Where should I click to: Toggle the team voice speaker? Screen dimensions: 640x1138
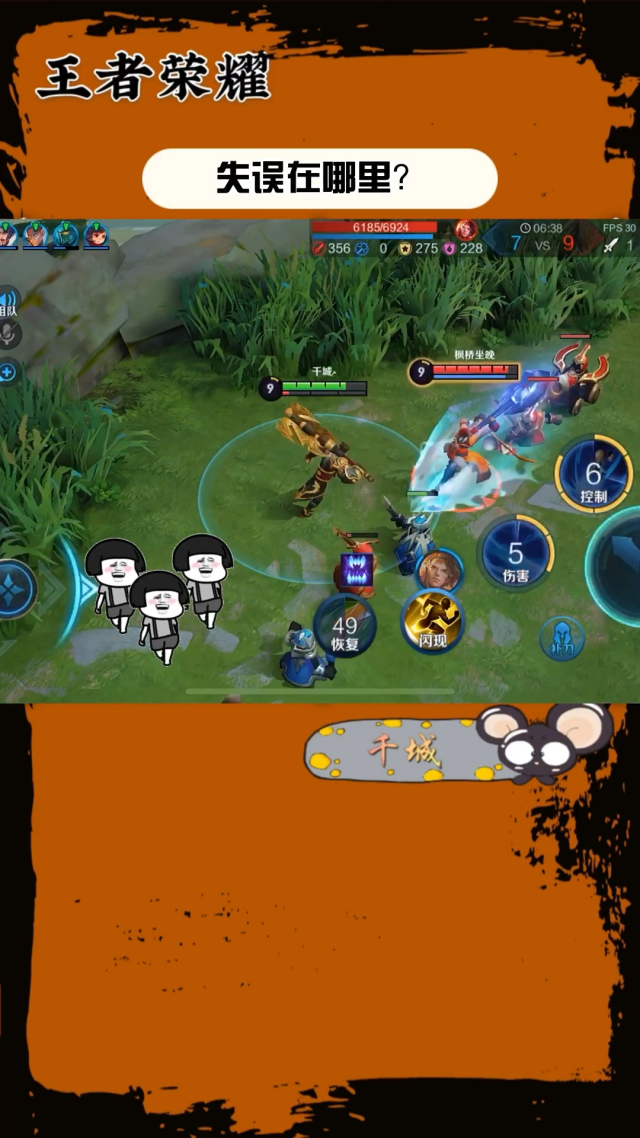(x=8, y=301)
